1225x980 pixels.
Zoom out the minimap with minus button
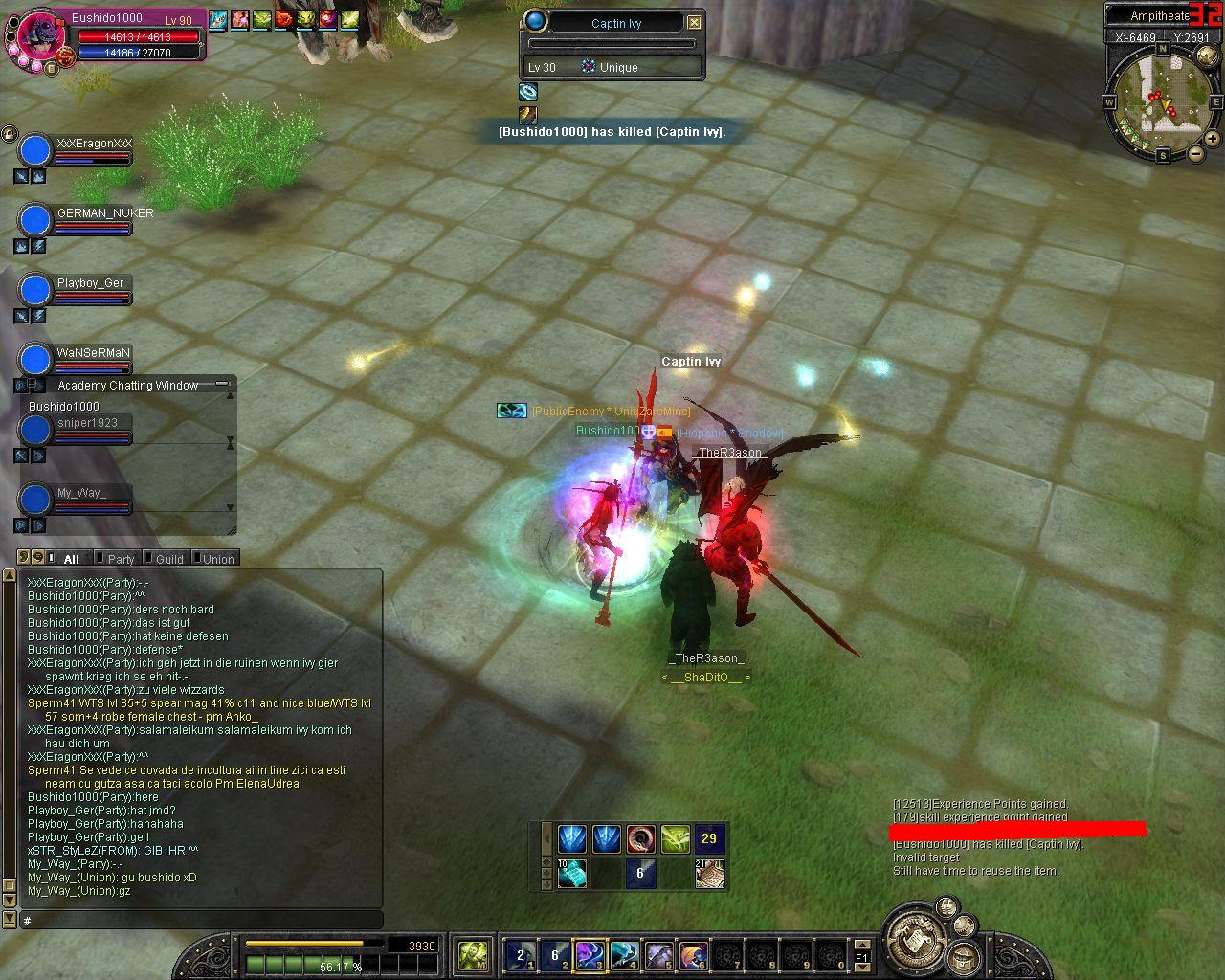coord(1196,153)
